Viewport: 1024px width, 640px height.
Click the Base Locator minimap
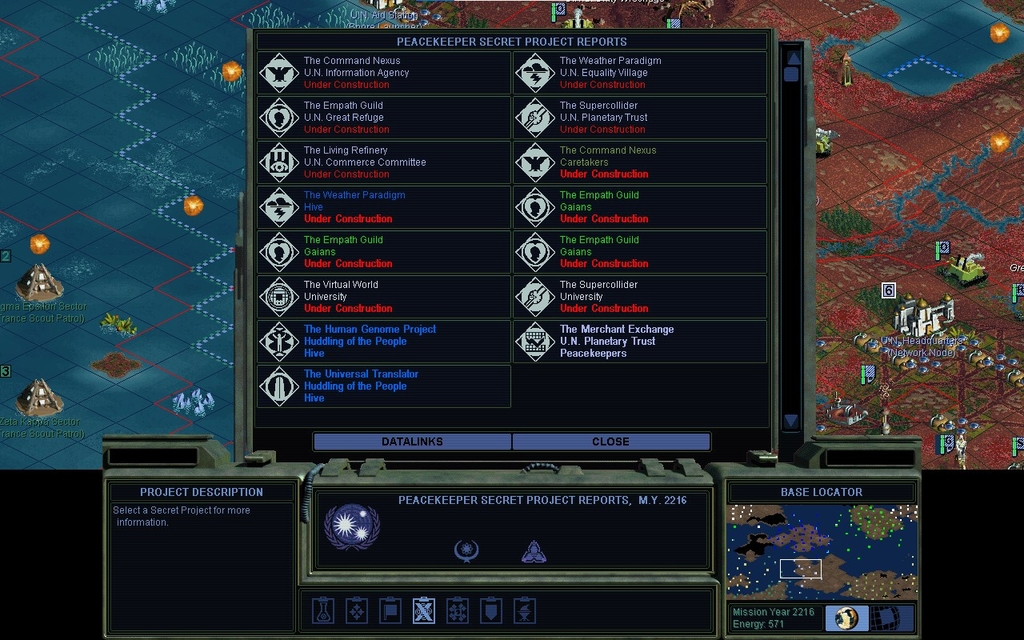tap(821, 552)
